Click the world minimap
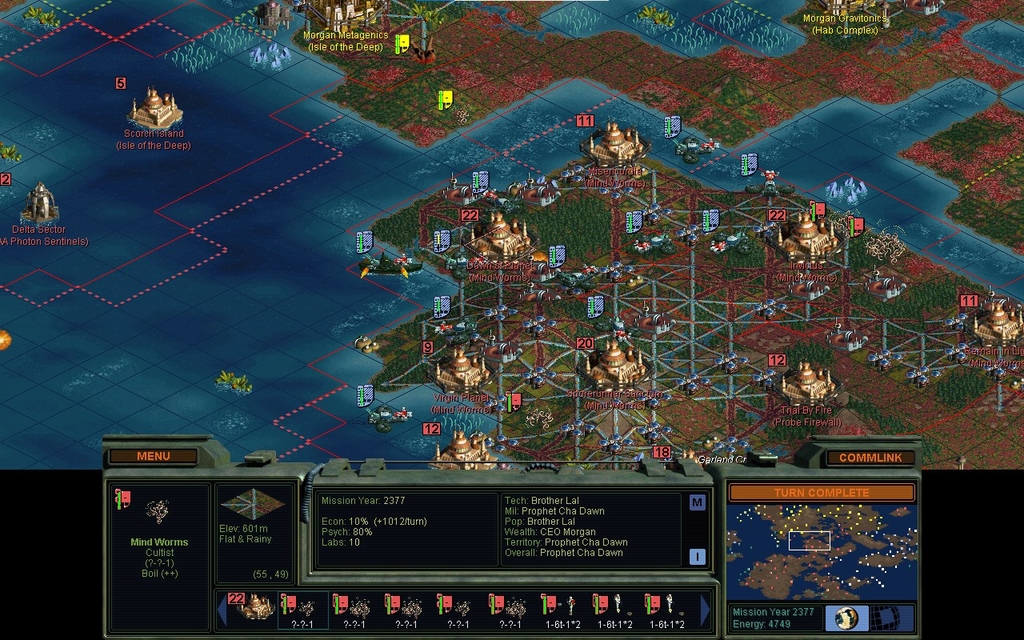Image resolution: width=1024 pixels, height=640 pixels. click(x=820, y=551)
